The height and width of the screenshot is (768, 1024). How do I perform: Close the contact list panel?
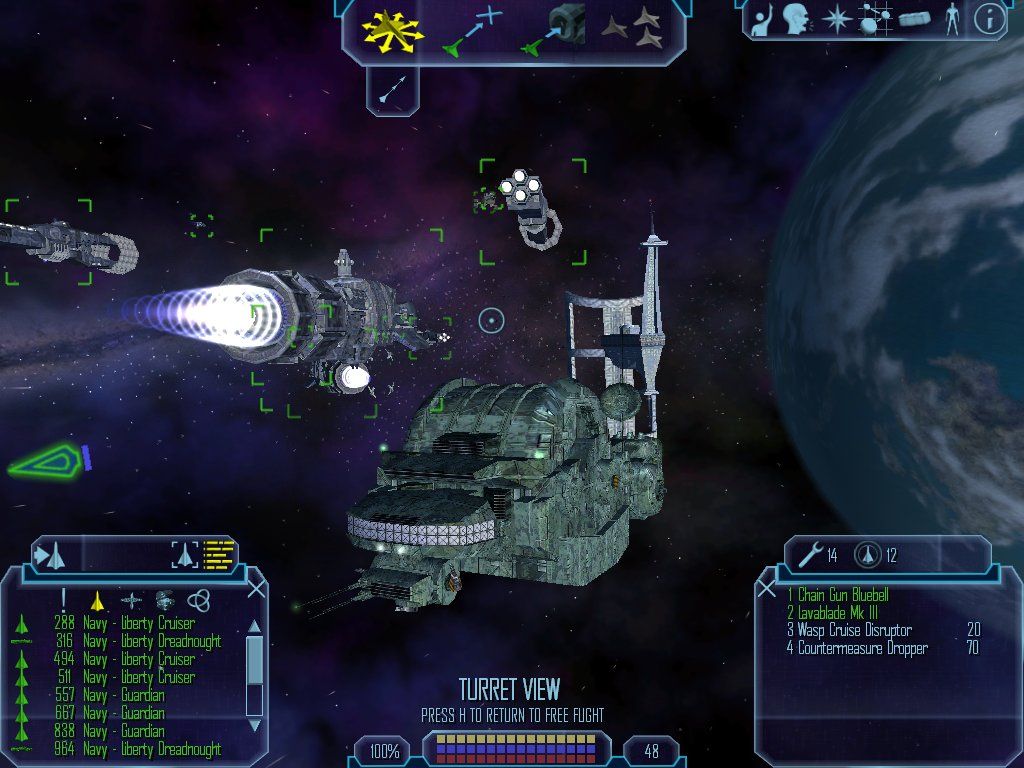(256, 590)
